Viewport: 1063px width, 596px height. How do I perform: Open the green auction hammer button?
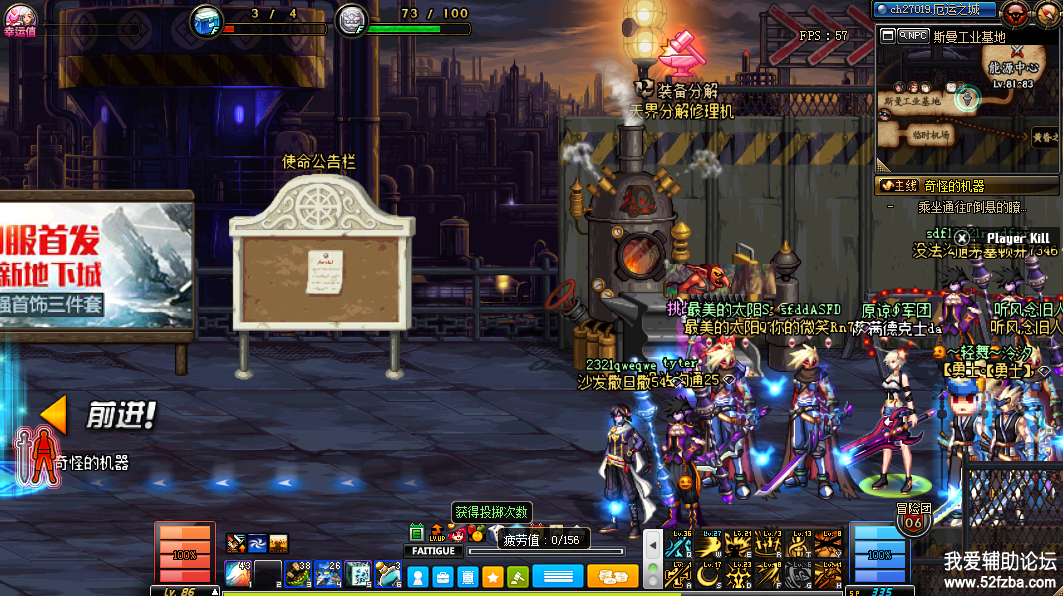coord(517,576)
